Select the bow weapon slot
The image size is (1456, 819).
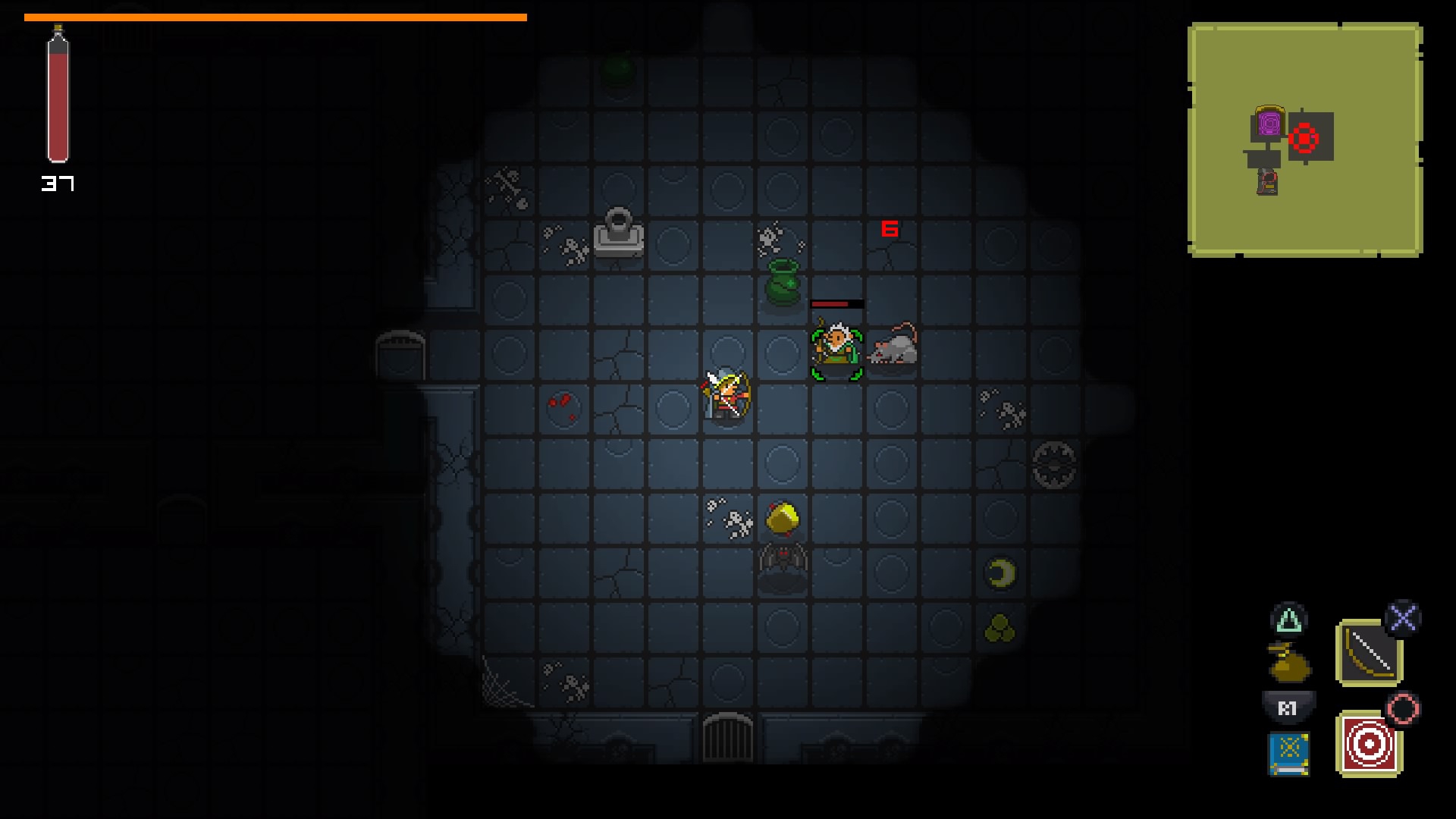[x=1369, y=652]
